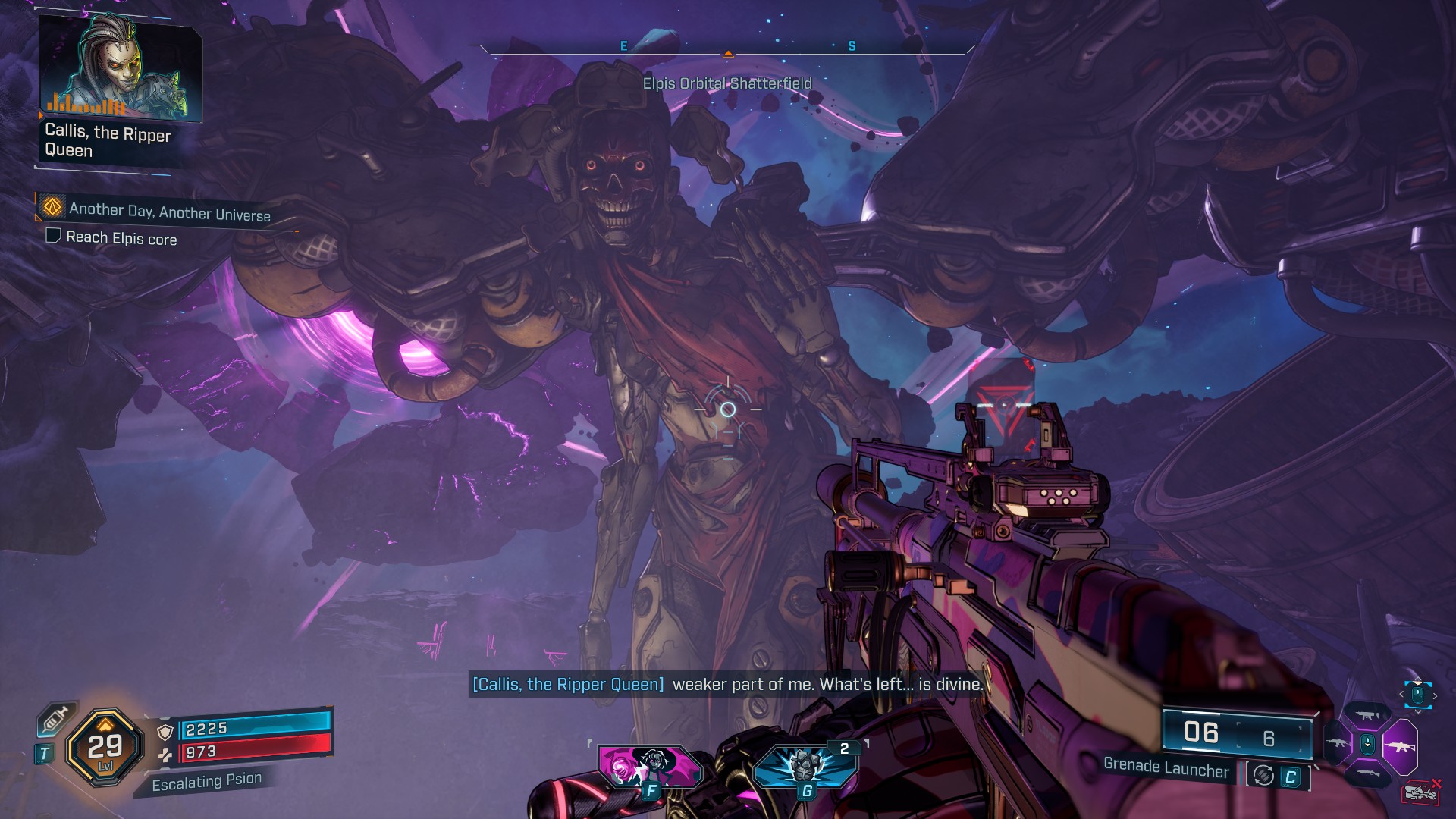Click the compass bar at top
Screen dimensions: 1456x819
tap(726, 48)
